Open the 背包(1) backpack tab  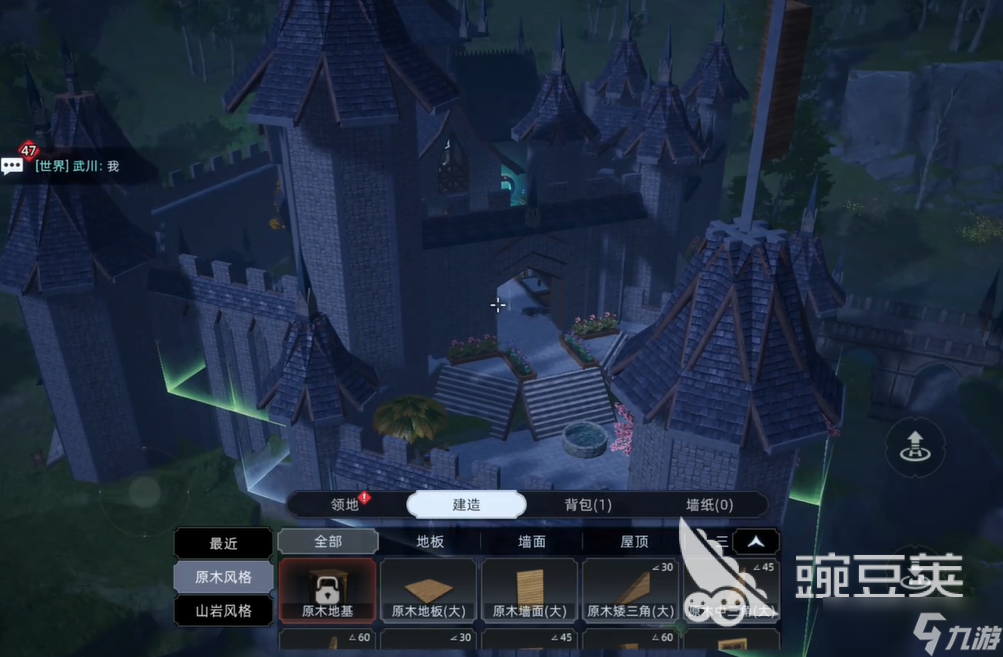[588, 505]
